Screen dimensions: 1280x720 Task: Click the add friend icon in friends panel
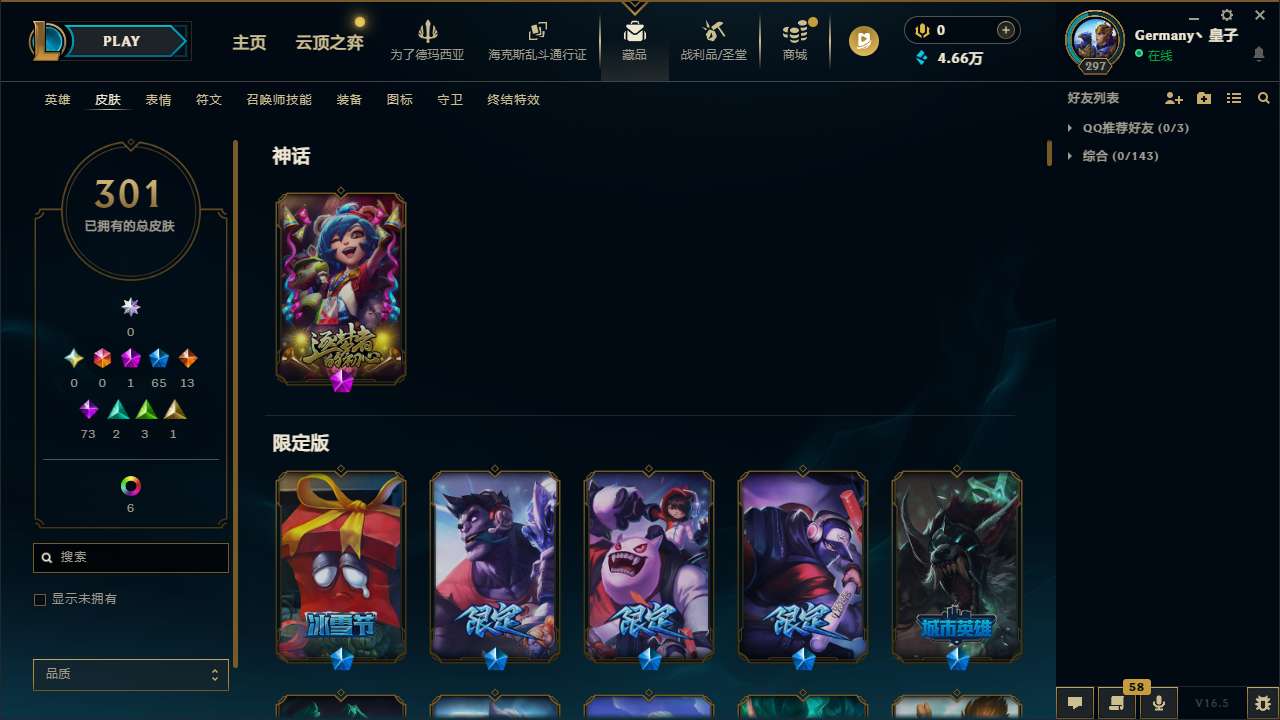tap(1174, 98)
